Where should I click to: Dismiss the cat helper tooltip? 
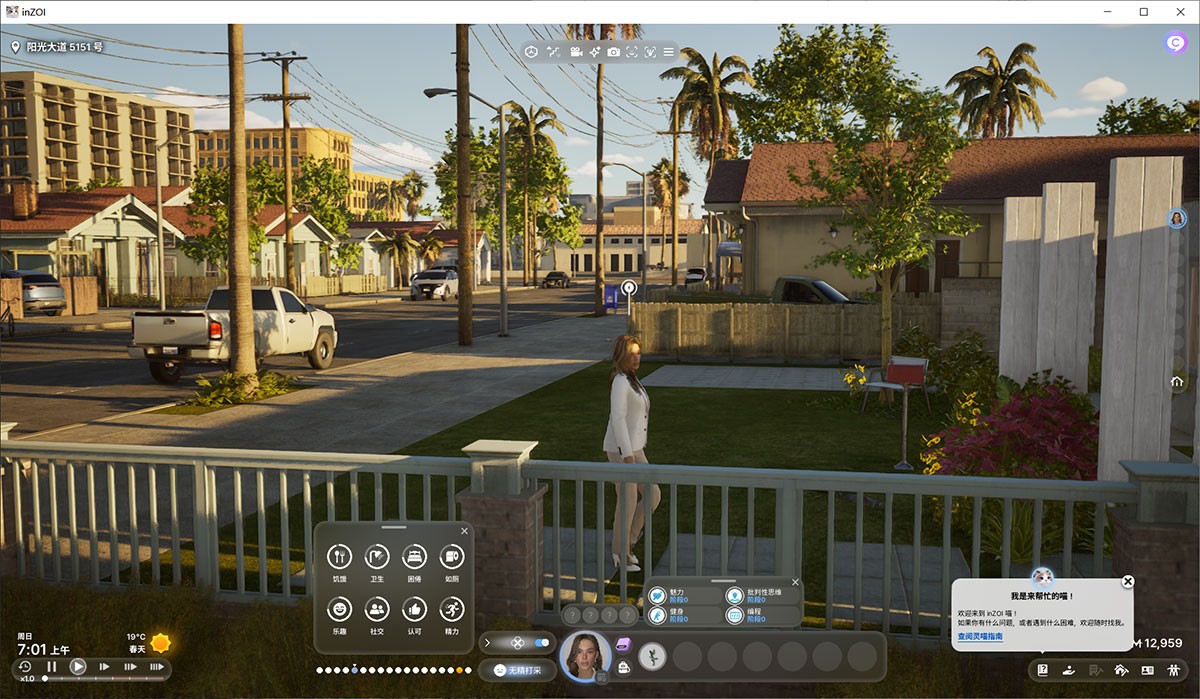1128,581
